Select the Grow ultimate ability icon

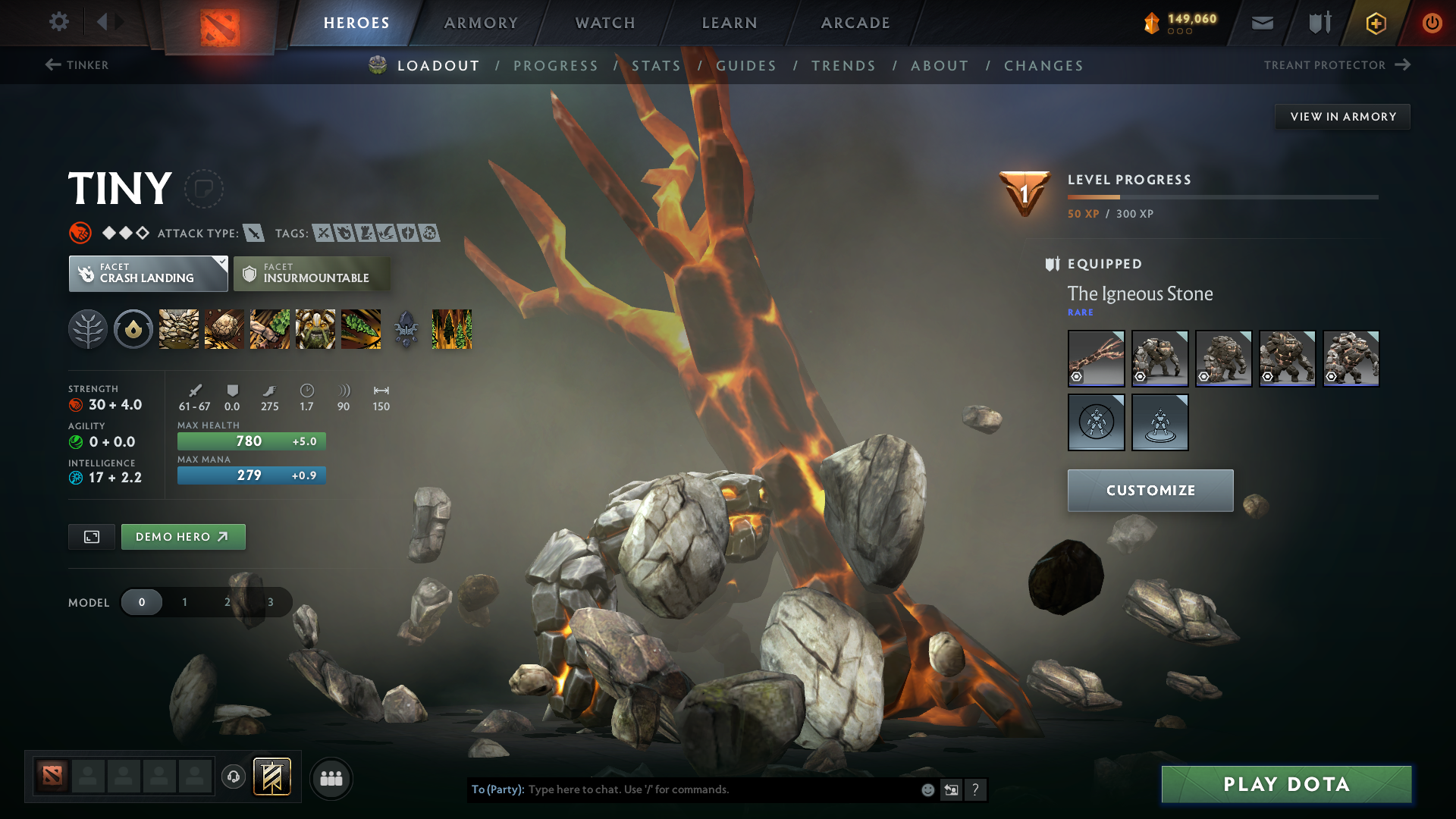315,329
